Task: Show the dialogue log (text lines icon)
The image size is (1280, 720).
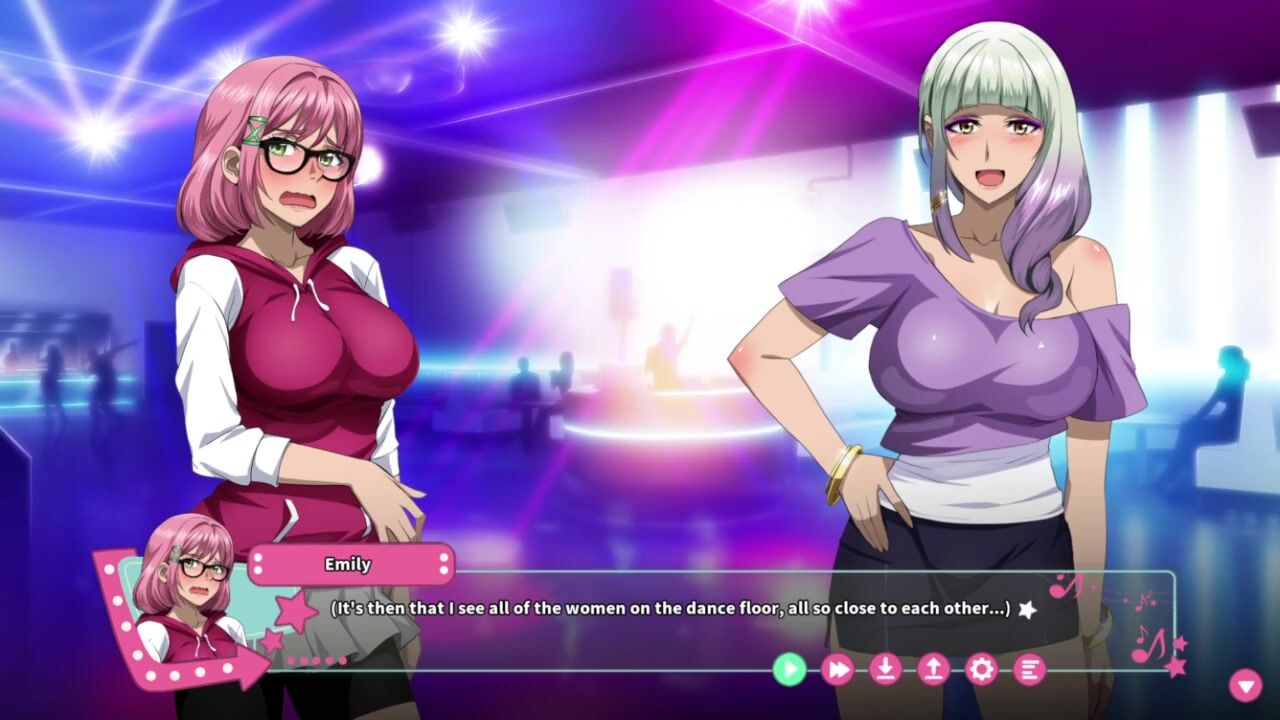Action: (x=1029, y=669)
